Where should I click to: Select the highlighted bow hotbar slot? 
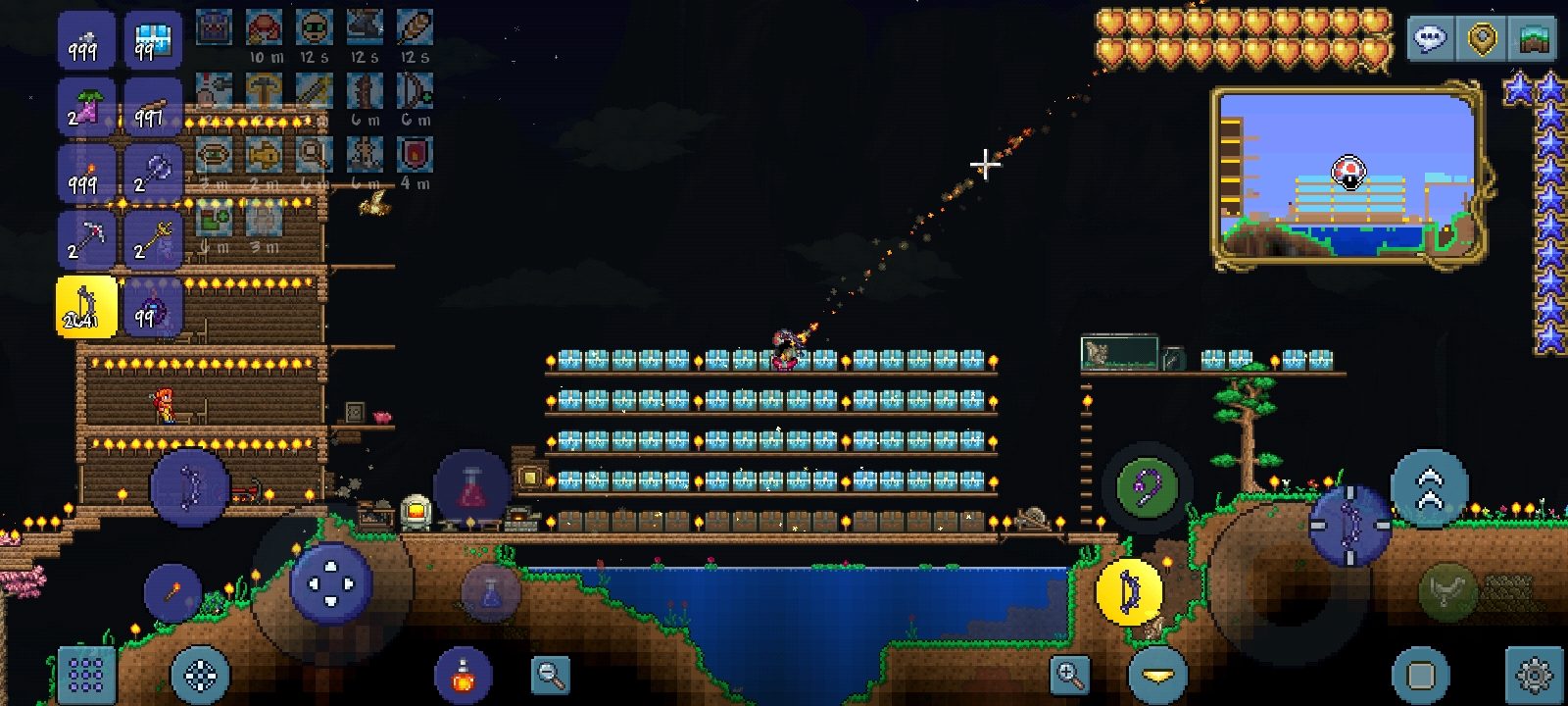pyautogui.click(x=86, y=306)
